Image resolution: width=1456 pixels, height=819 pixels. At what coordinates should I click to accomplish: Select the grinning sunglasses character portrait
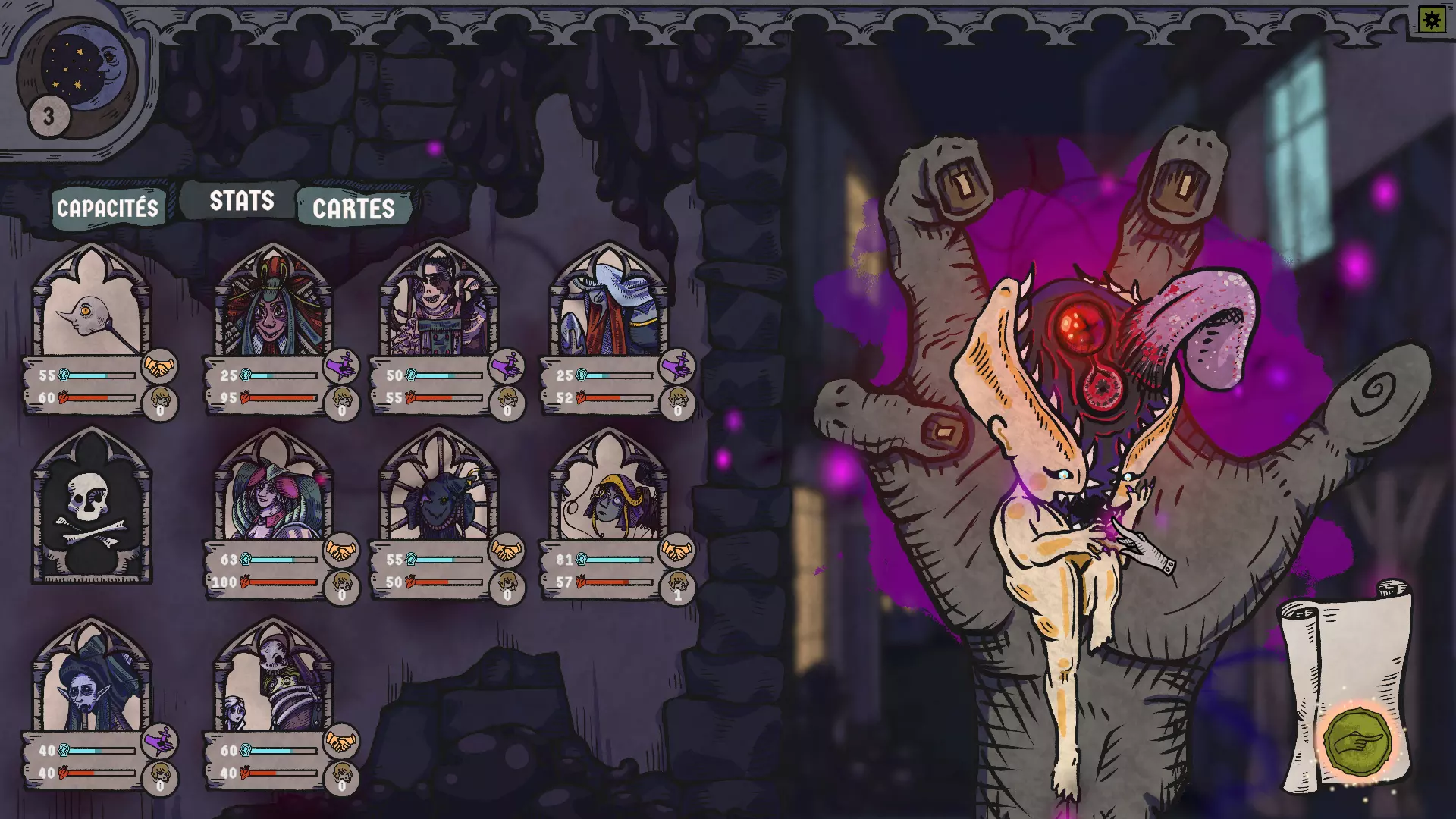pyautogui.click(x=438, y=307)
